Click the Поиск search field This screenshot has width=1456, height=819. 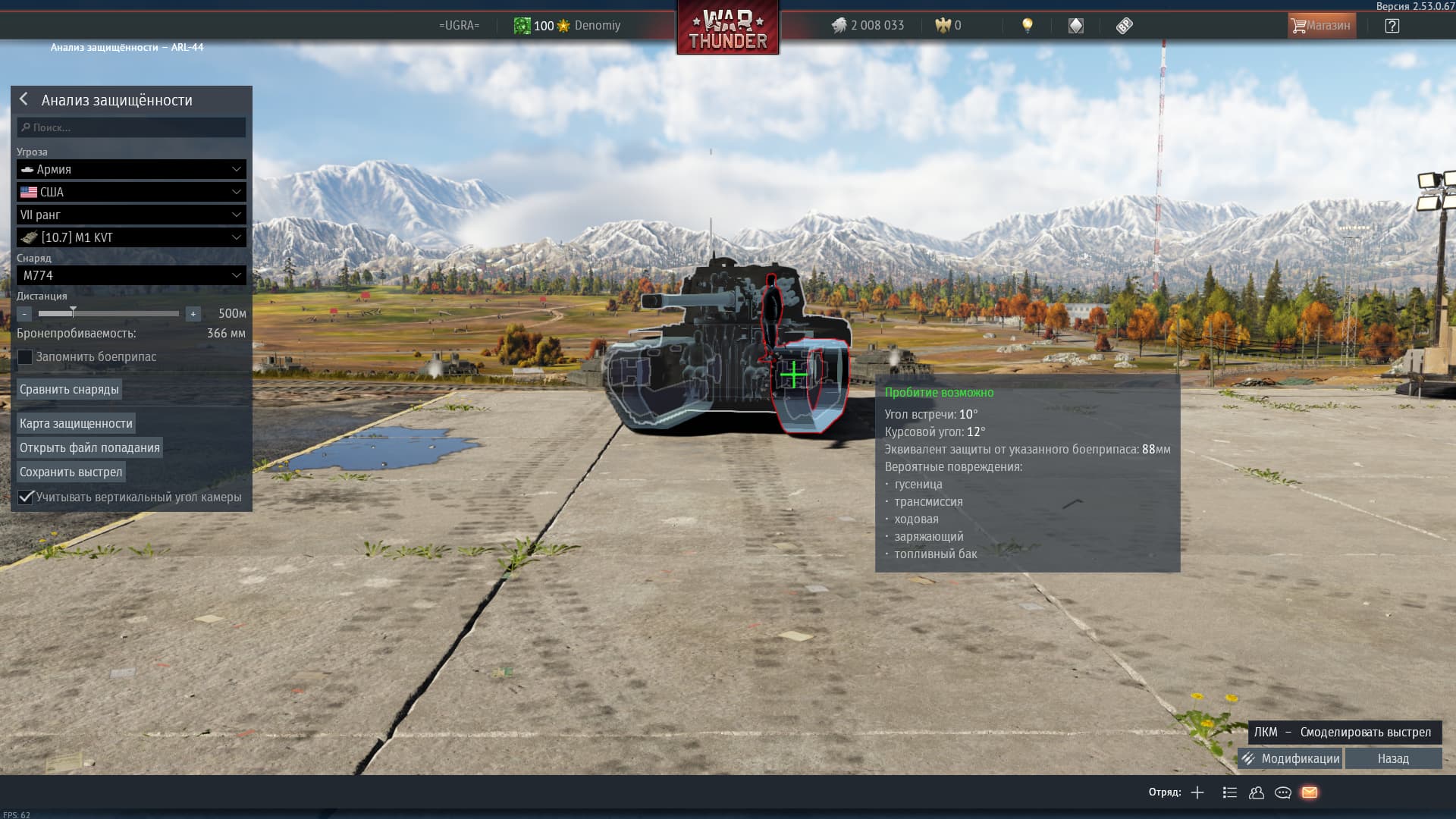click(x=131, y=127)
